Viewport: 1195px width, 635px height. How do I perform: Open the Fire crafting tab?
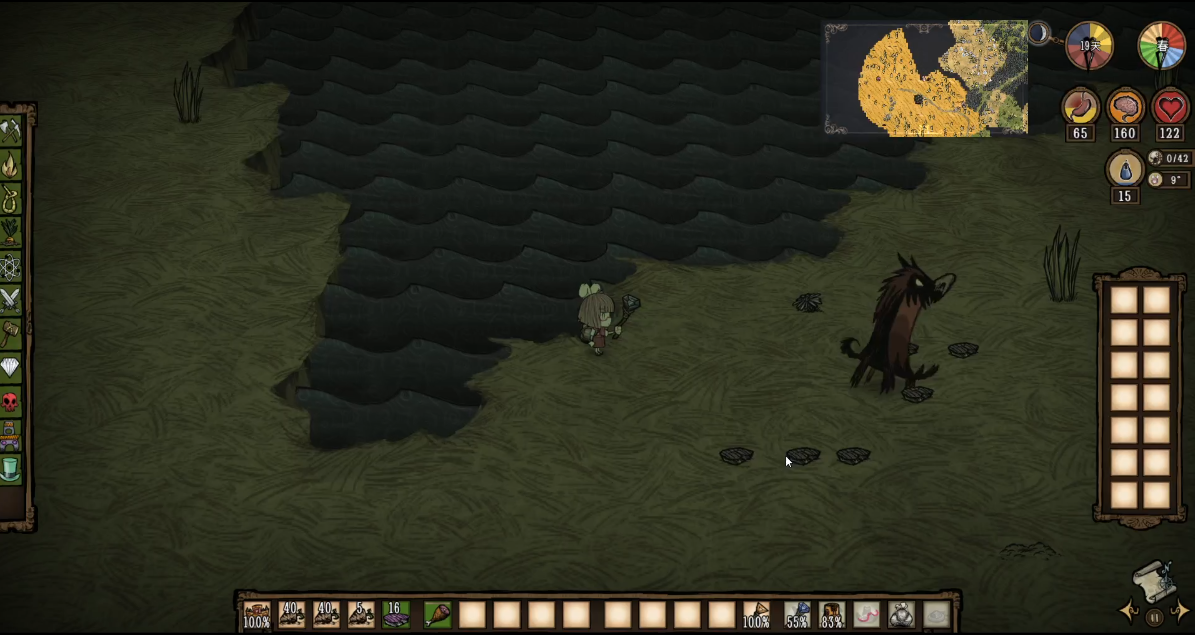pyautogui.click(x=11, y=163)
